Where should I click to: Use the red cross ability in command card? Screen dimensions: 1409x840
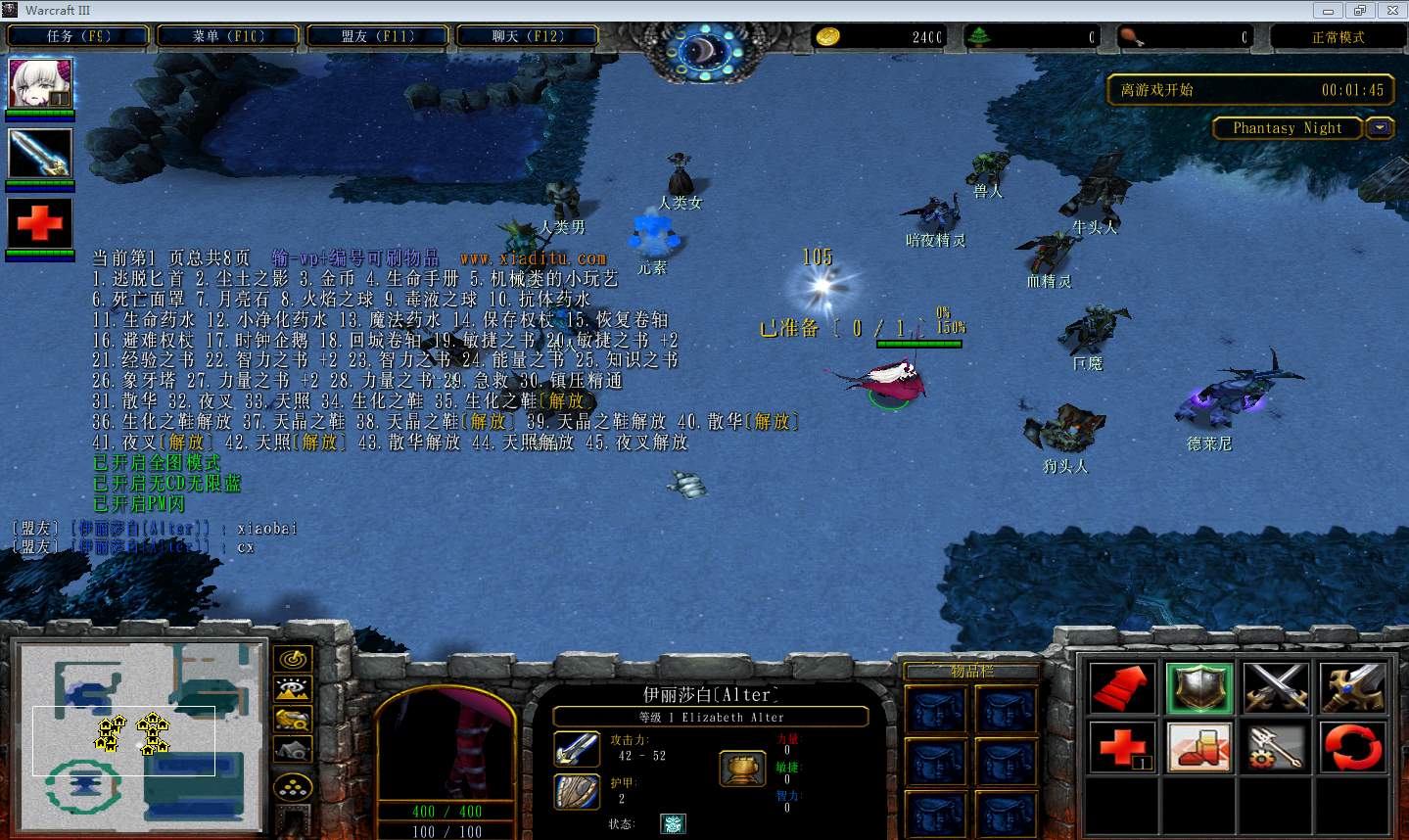point(1122,747)
